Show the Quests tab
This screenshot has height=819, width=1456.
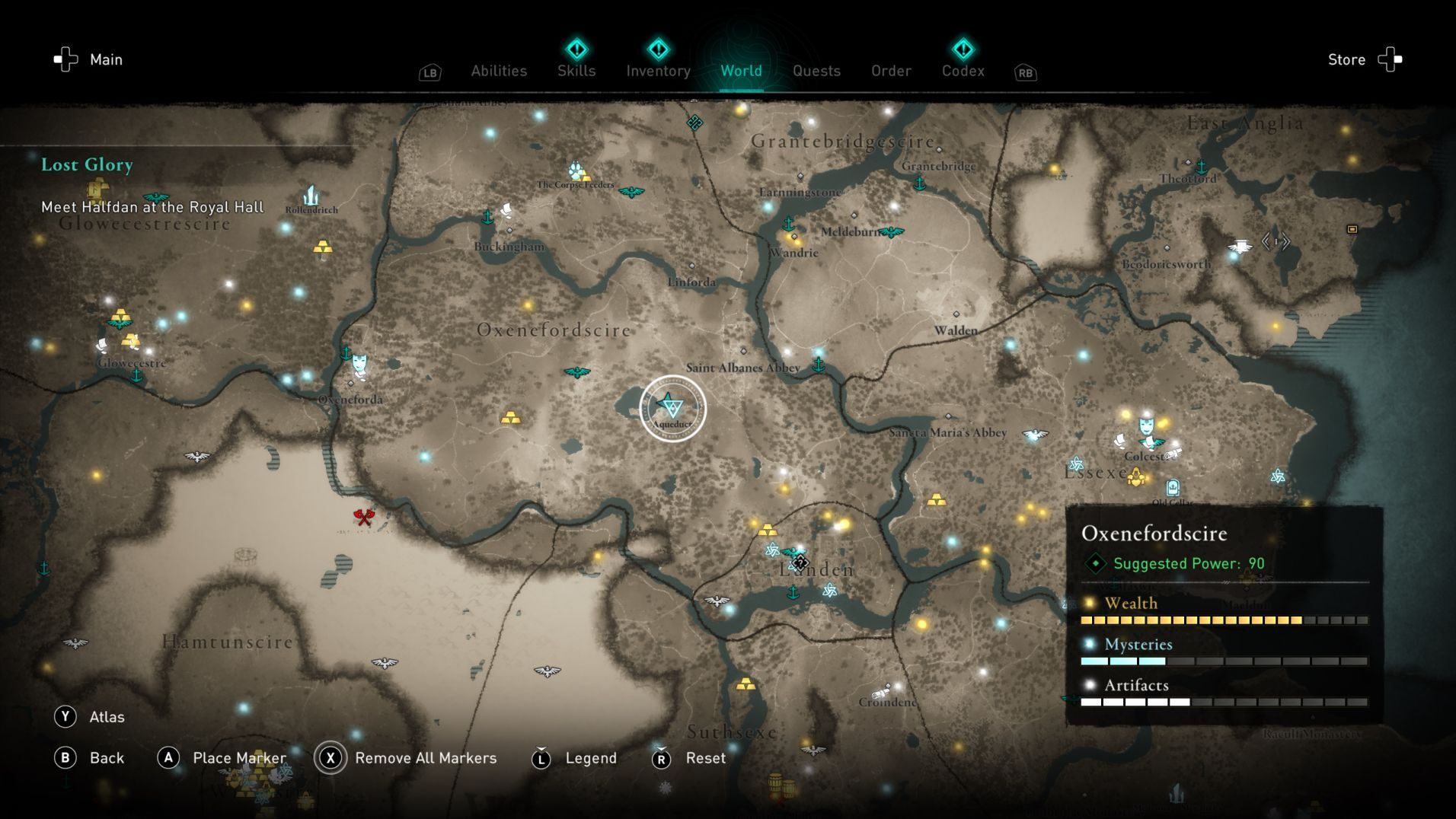click(x=816, y=71)
